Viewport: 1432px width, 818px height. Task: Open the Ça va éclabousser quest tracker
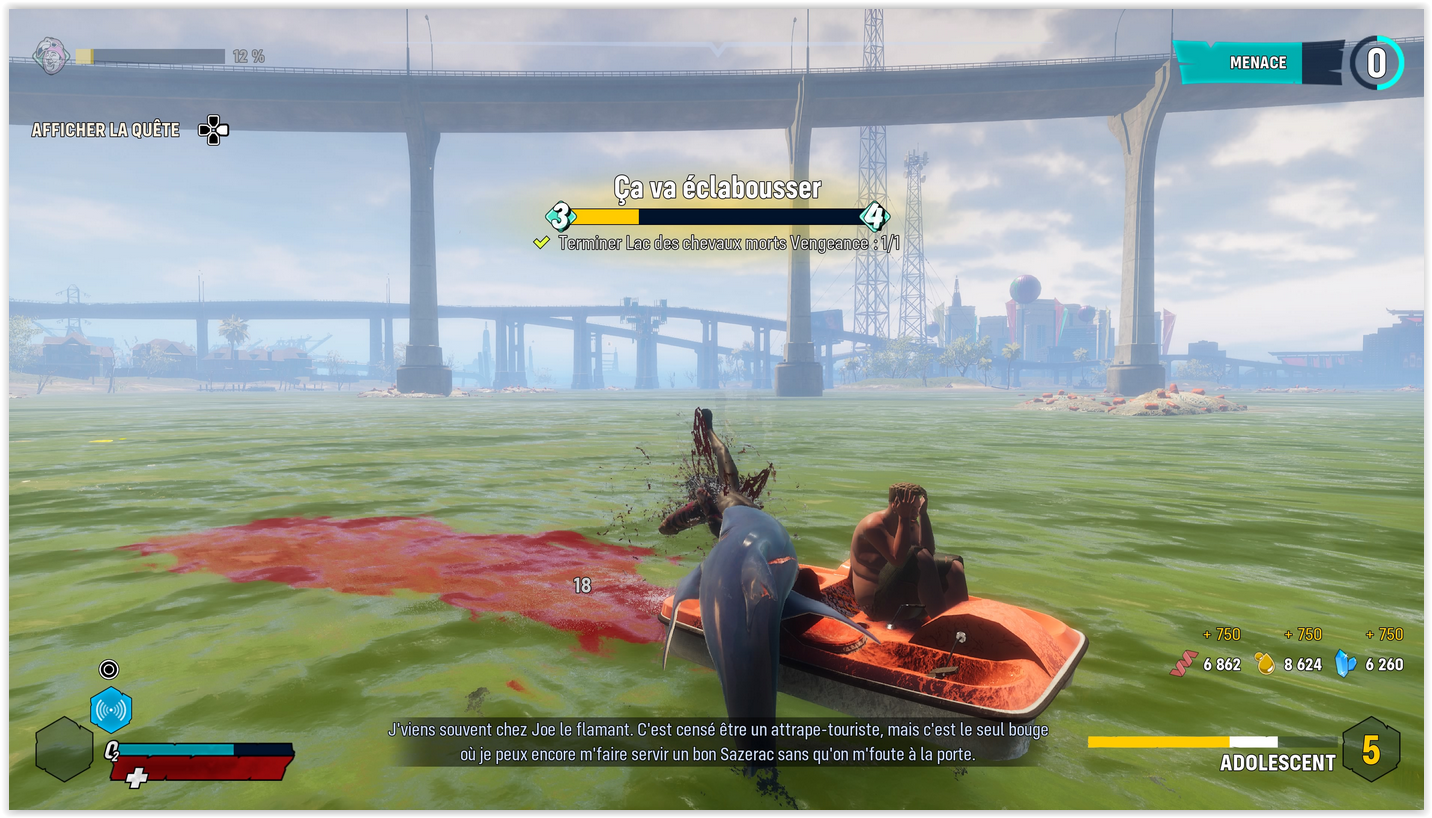(x=717, y=188)
